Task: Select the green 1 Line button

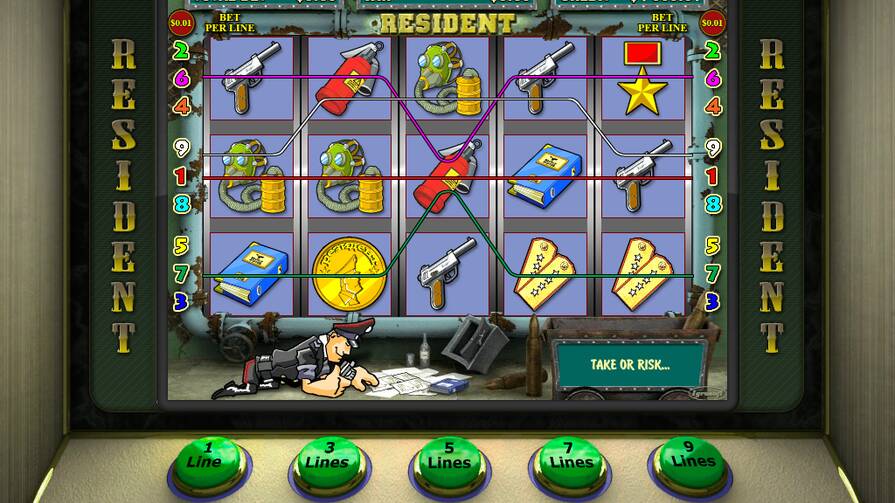Action: [208, 461]
